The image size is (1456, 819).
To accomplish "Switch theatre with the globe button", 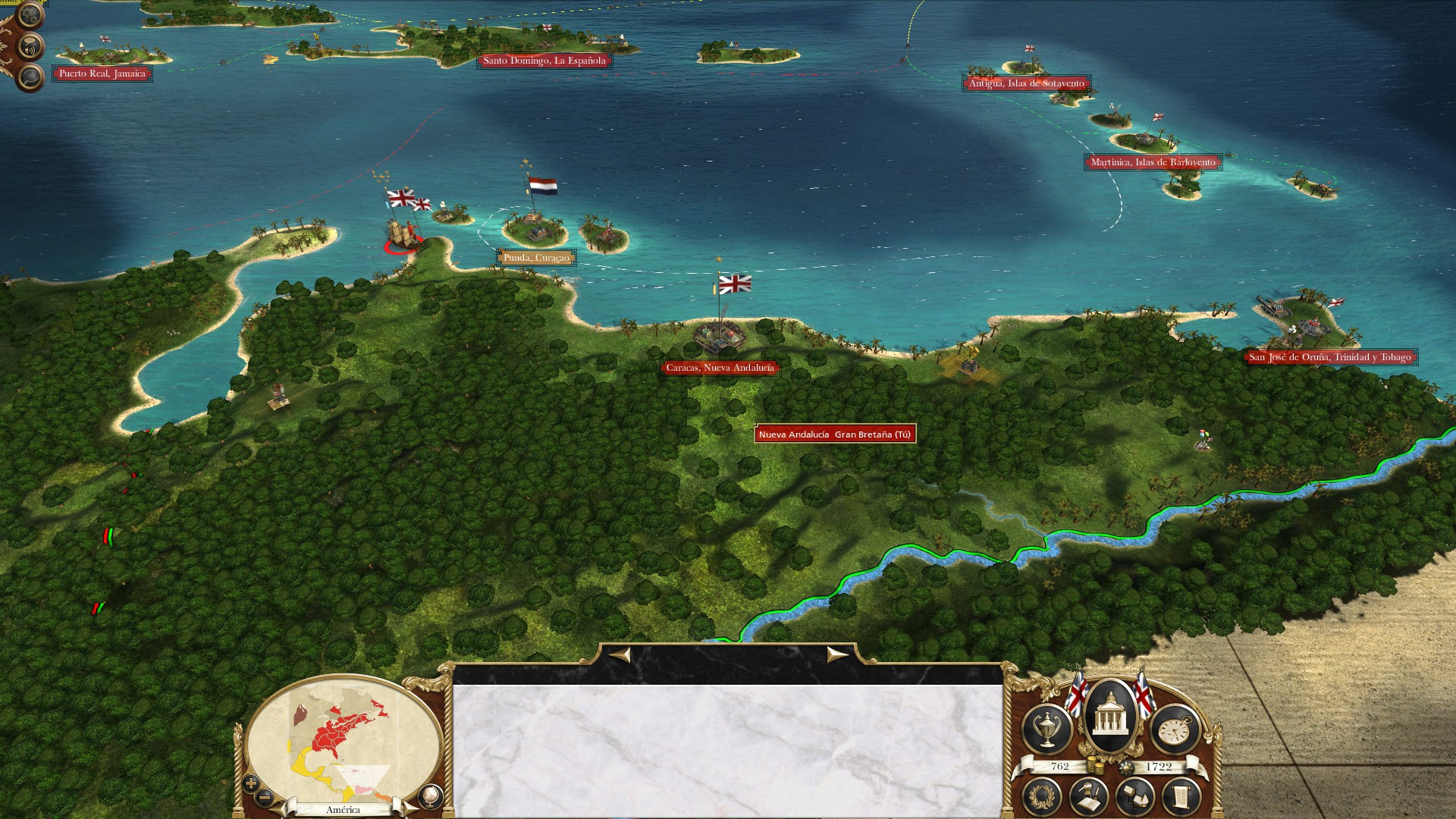I will [430, 795].
